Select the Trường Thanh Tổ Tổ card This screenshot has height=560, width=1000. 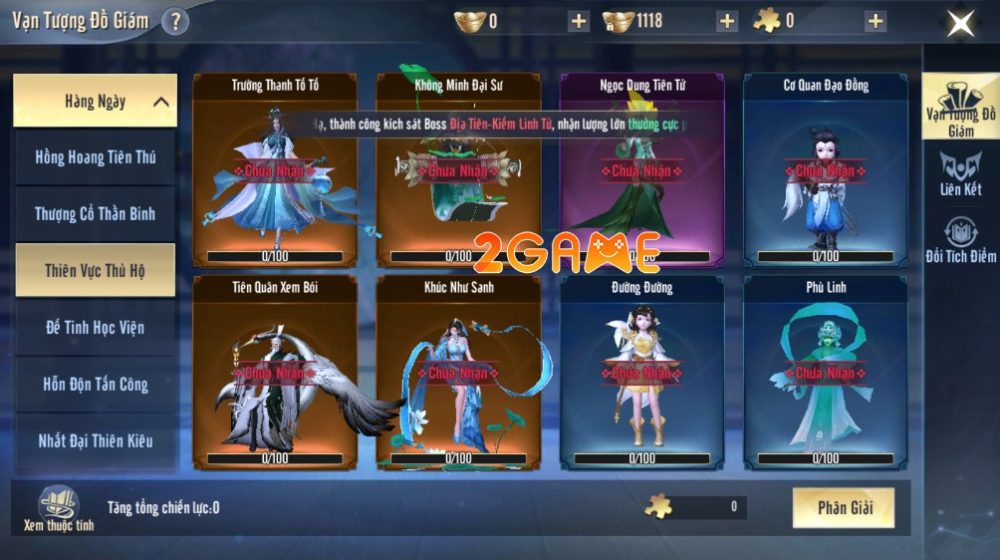[x=275, y=170]
